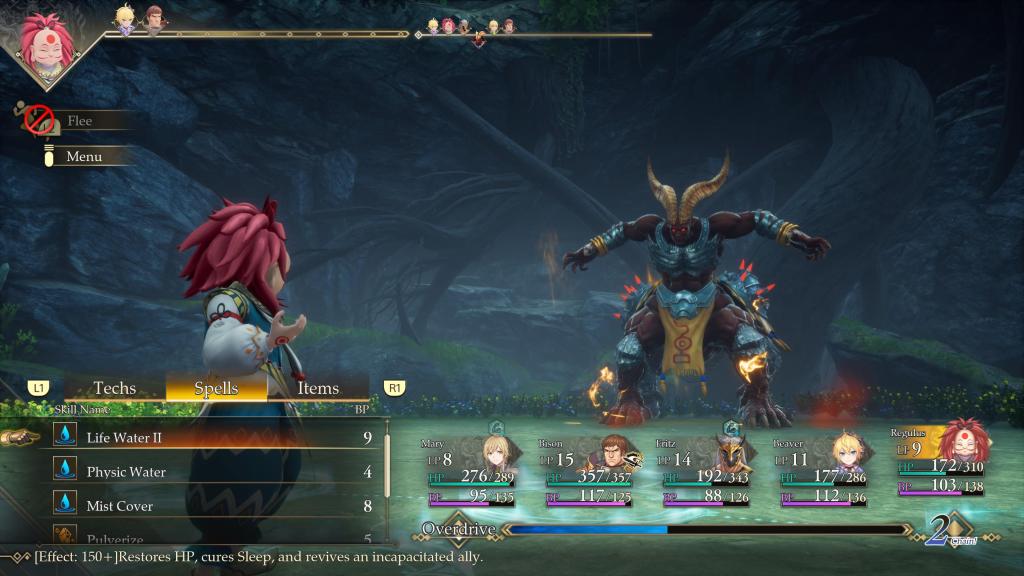The image size is (1024, 576).
Task: Select Mary's party status panel
Action: tap(472, 469)
